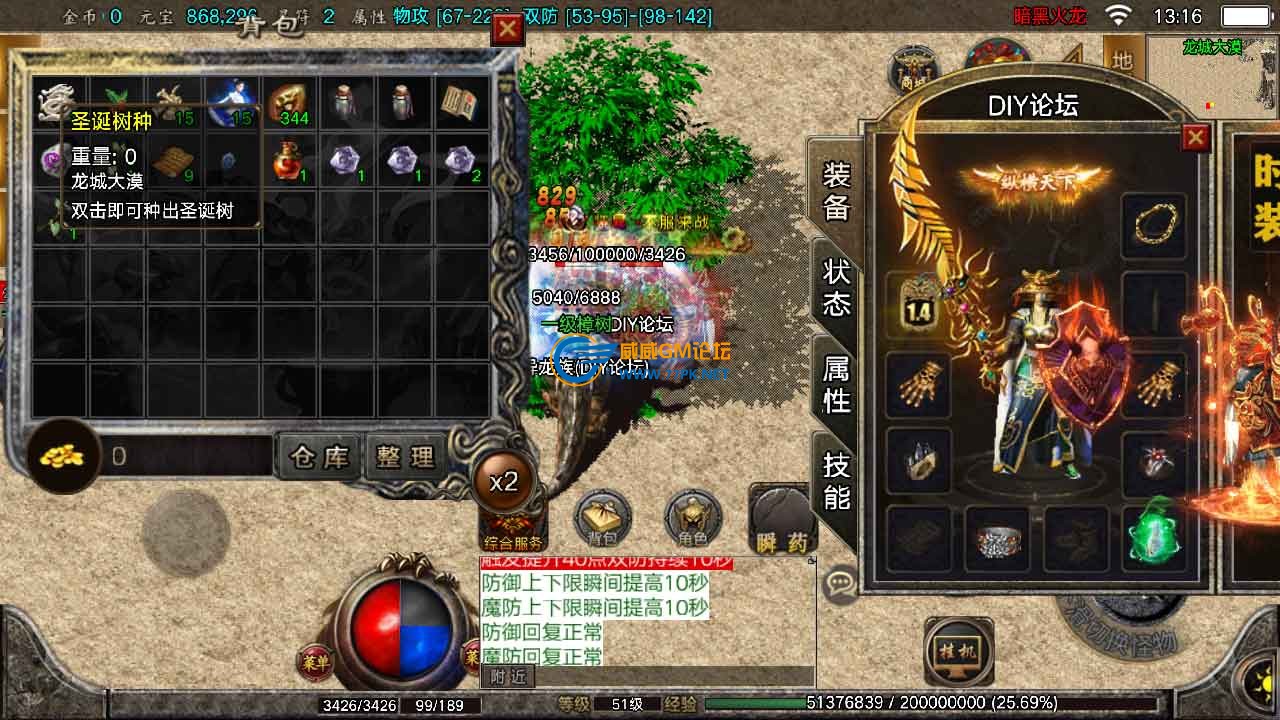Select the green gem equipment slot
This screenshot has width=1280, height=720.
(x=1155, y=533)
